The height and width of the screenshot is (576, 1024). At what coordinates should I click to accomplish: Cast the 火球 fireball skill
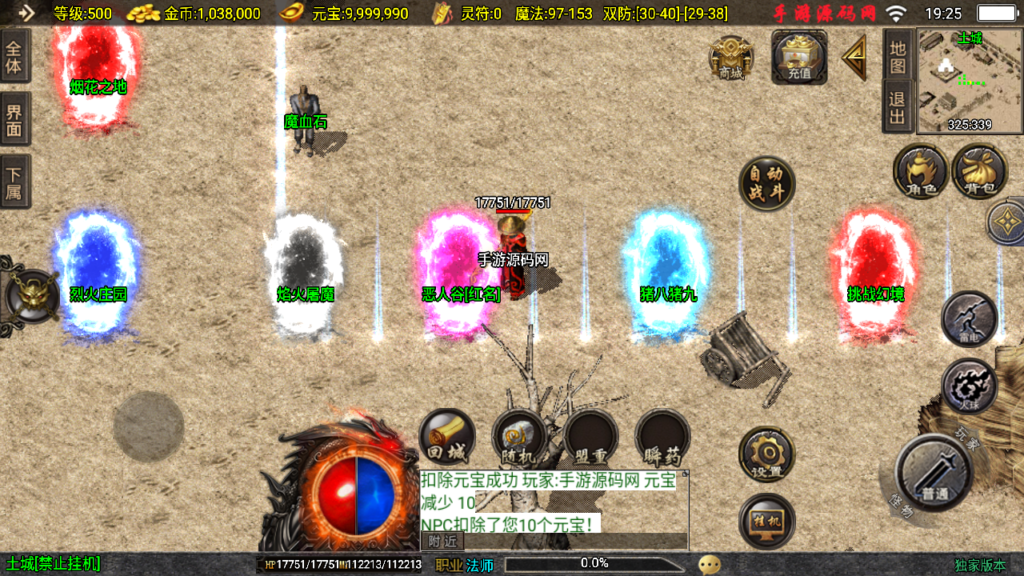coord(969,386)
